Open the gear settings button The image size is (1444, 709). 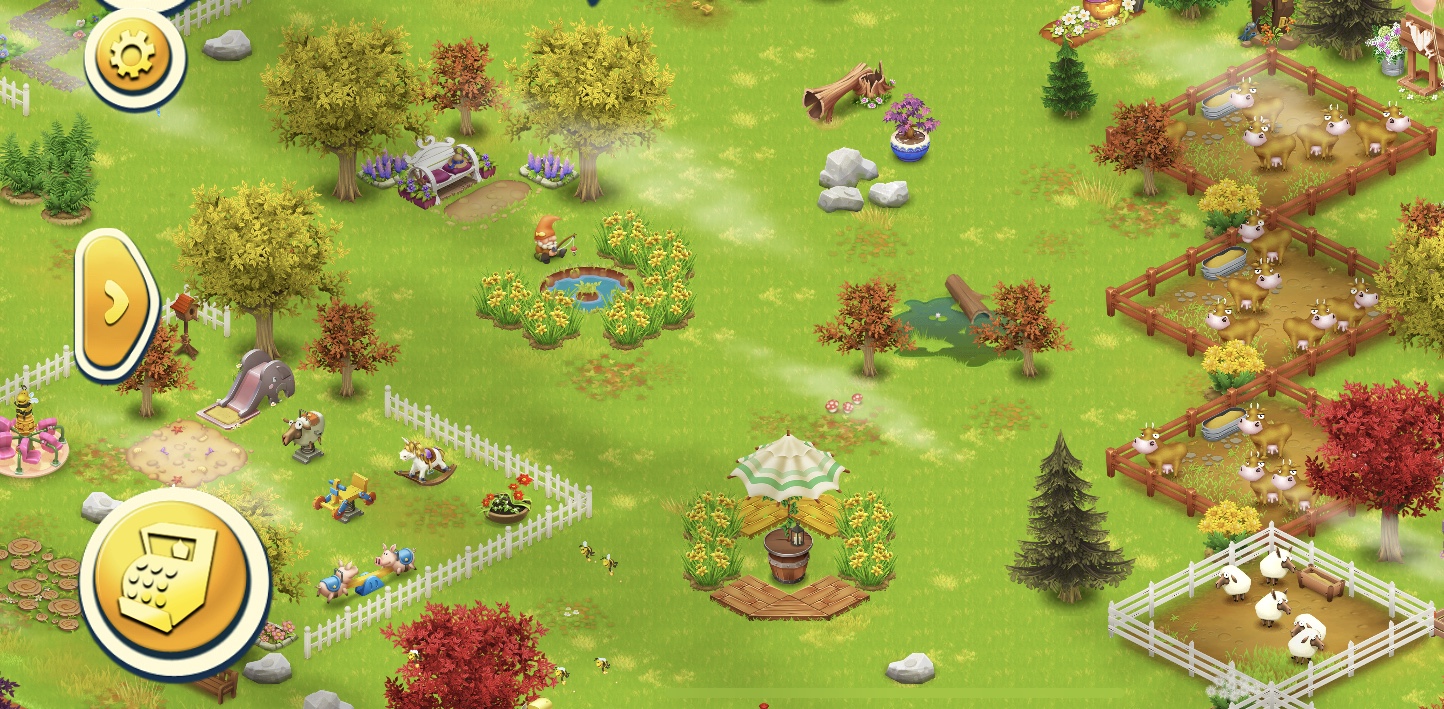[134, 56]
